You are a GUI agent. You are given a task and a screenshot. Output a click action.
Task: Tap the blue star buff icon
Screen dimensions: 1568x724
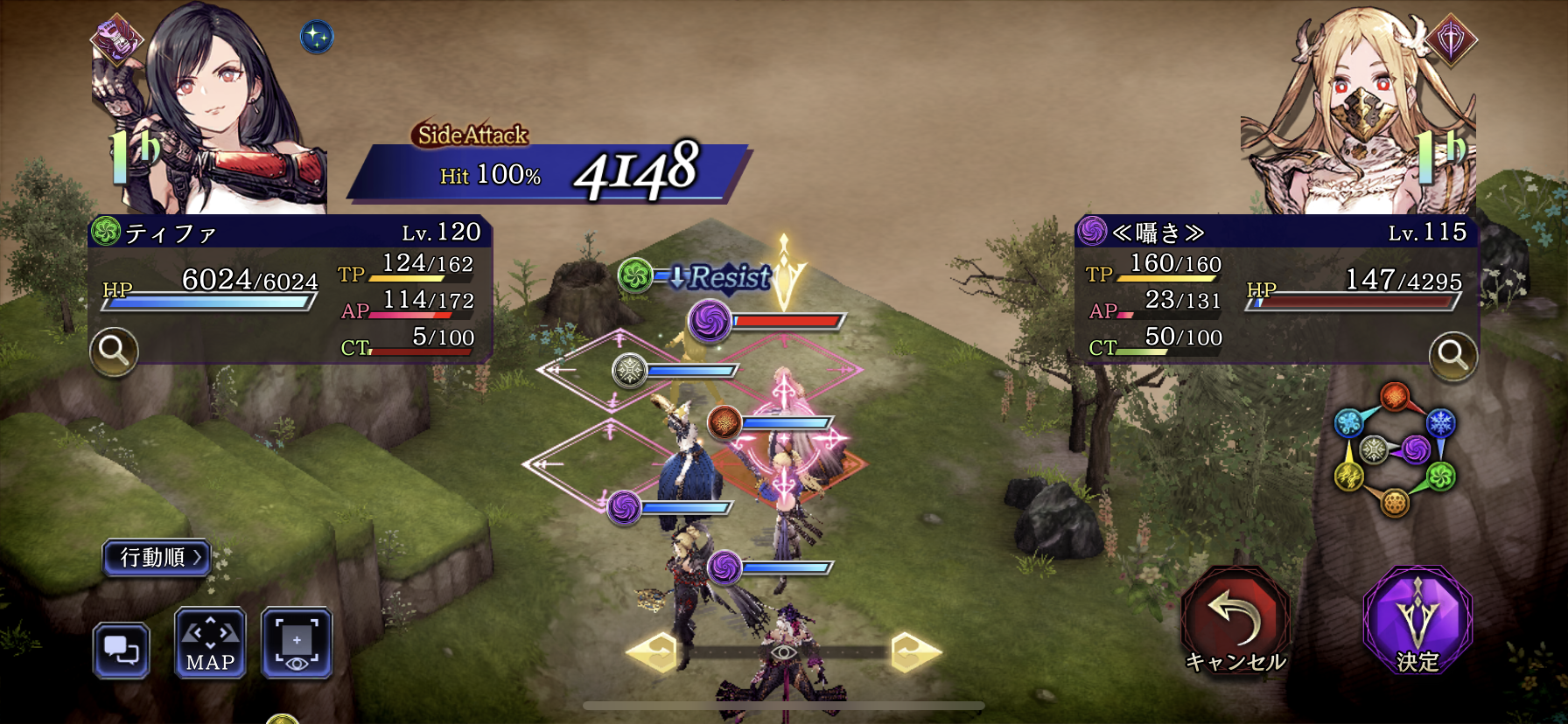coord(317,37)
